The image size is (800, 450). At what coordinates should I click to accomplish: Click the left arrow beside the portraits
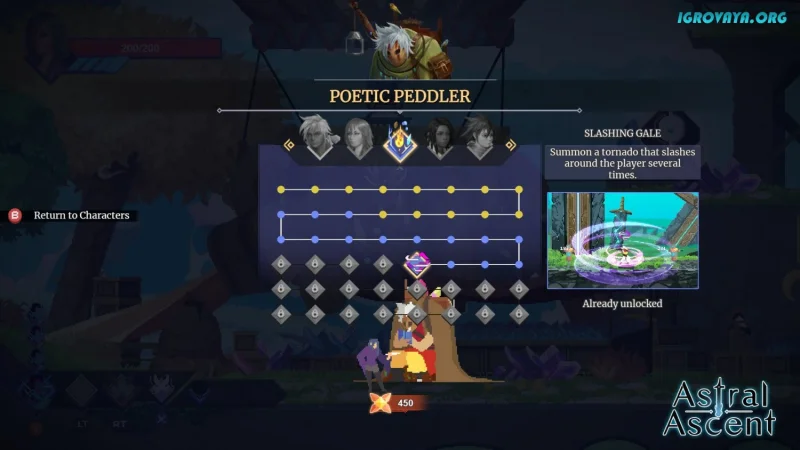[x=290, y=145]
